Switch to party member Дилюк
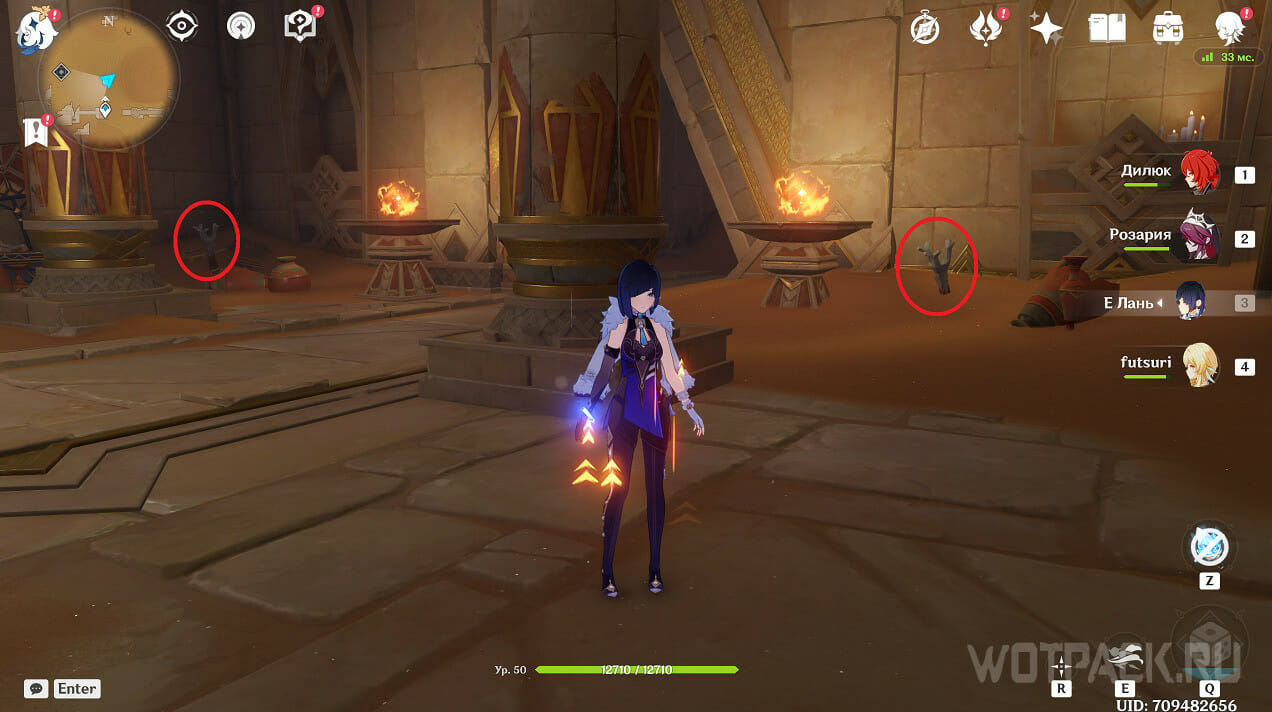The image size is (1272, 712). (x=1198, y=172)
